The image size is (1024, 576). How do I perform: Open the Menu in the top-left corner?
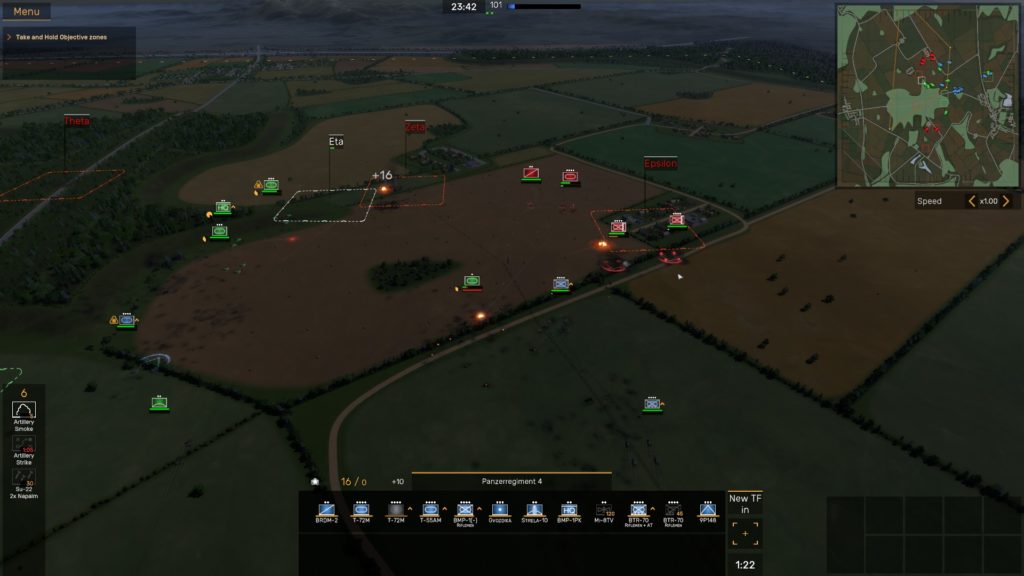tap(27, 12)
